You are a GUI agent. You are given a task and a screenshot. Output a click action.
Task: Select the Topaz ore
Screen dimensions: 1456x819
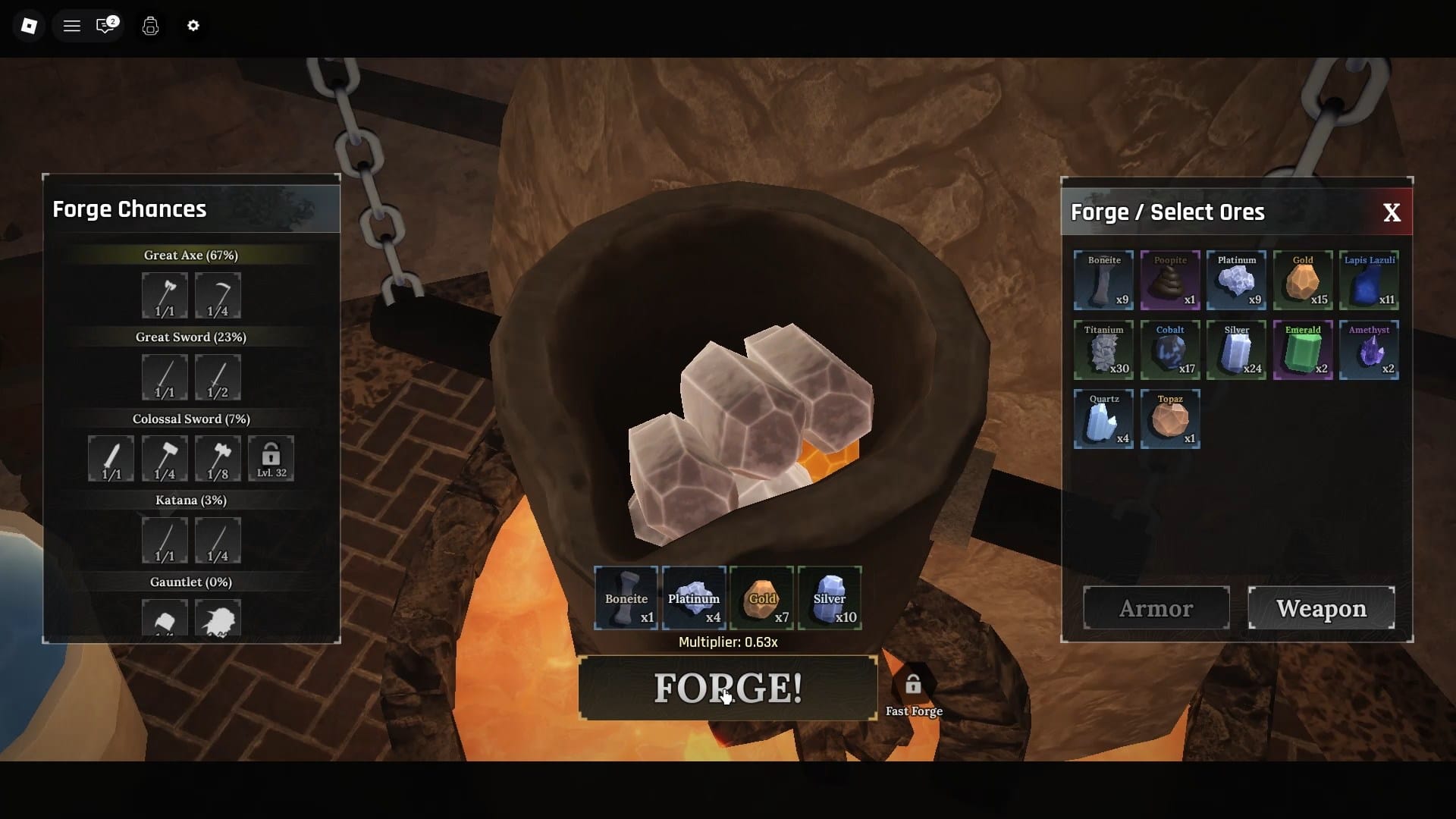coord(1170,419)
